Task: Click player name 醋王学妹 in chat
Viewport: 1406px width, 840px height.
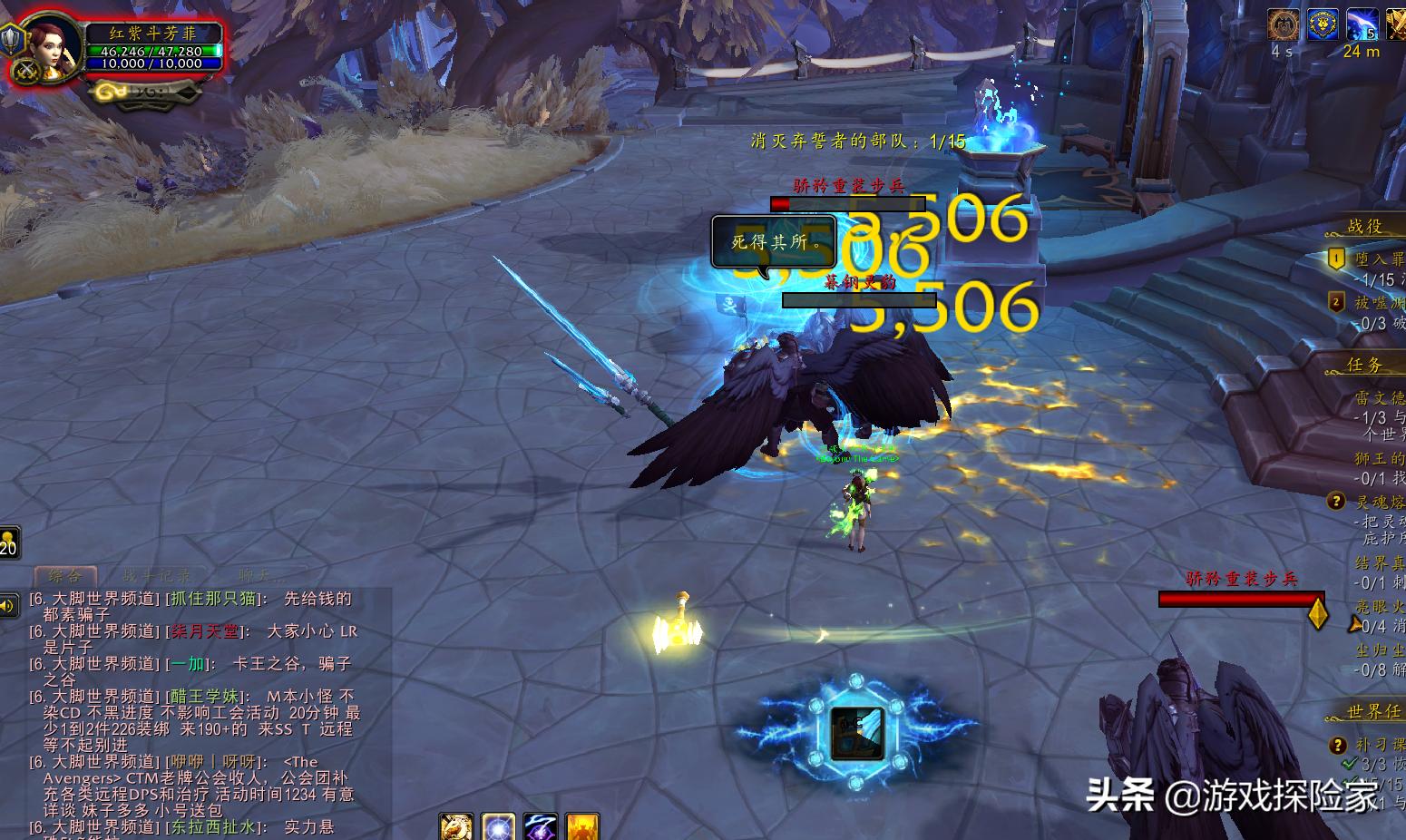Action: [x=206, y=697]
